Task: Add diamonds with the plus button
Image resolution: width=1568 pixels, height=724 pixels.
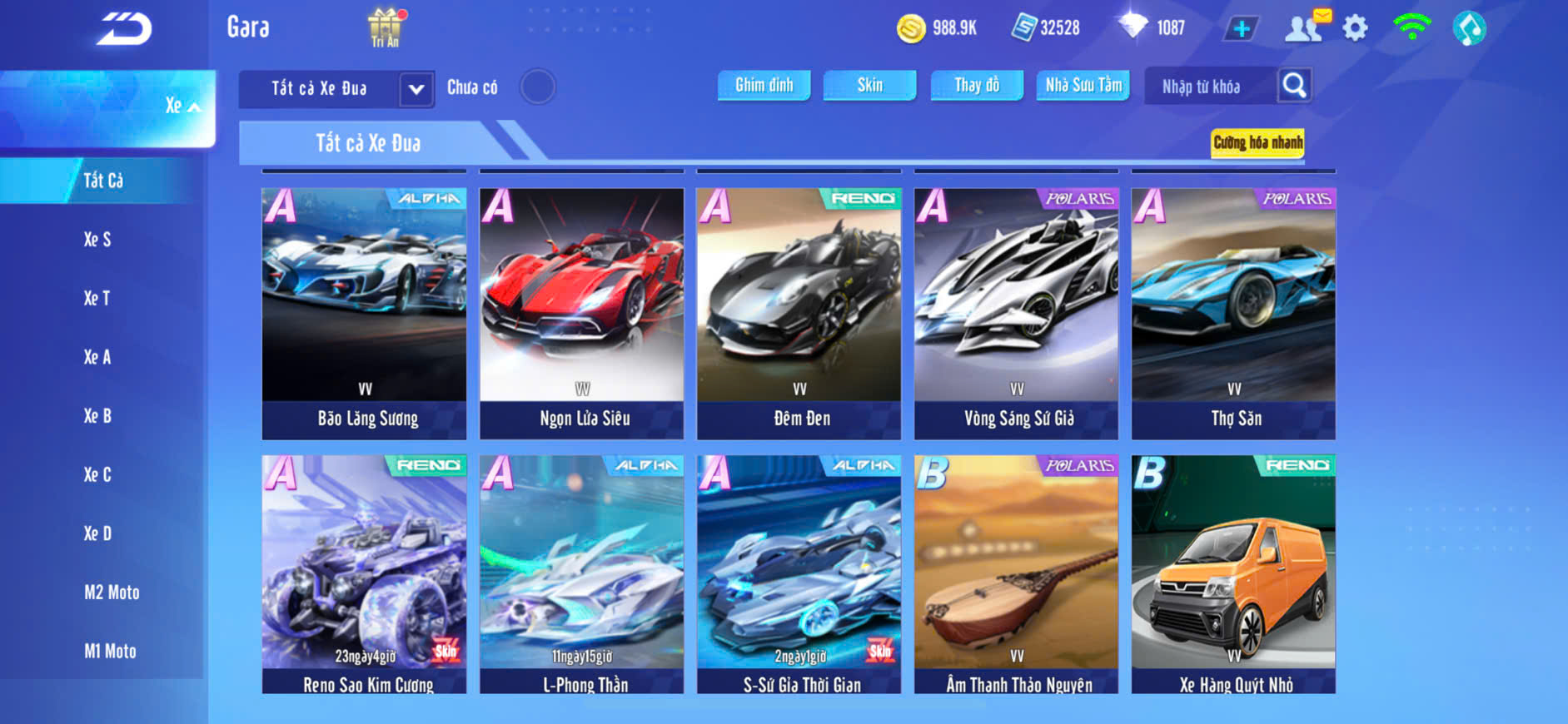Action: [1241, 29]
